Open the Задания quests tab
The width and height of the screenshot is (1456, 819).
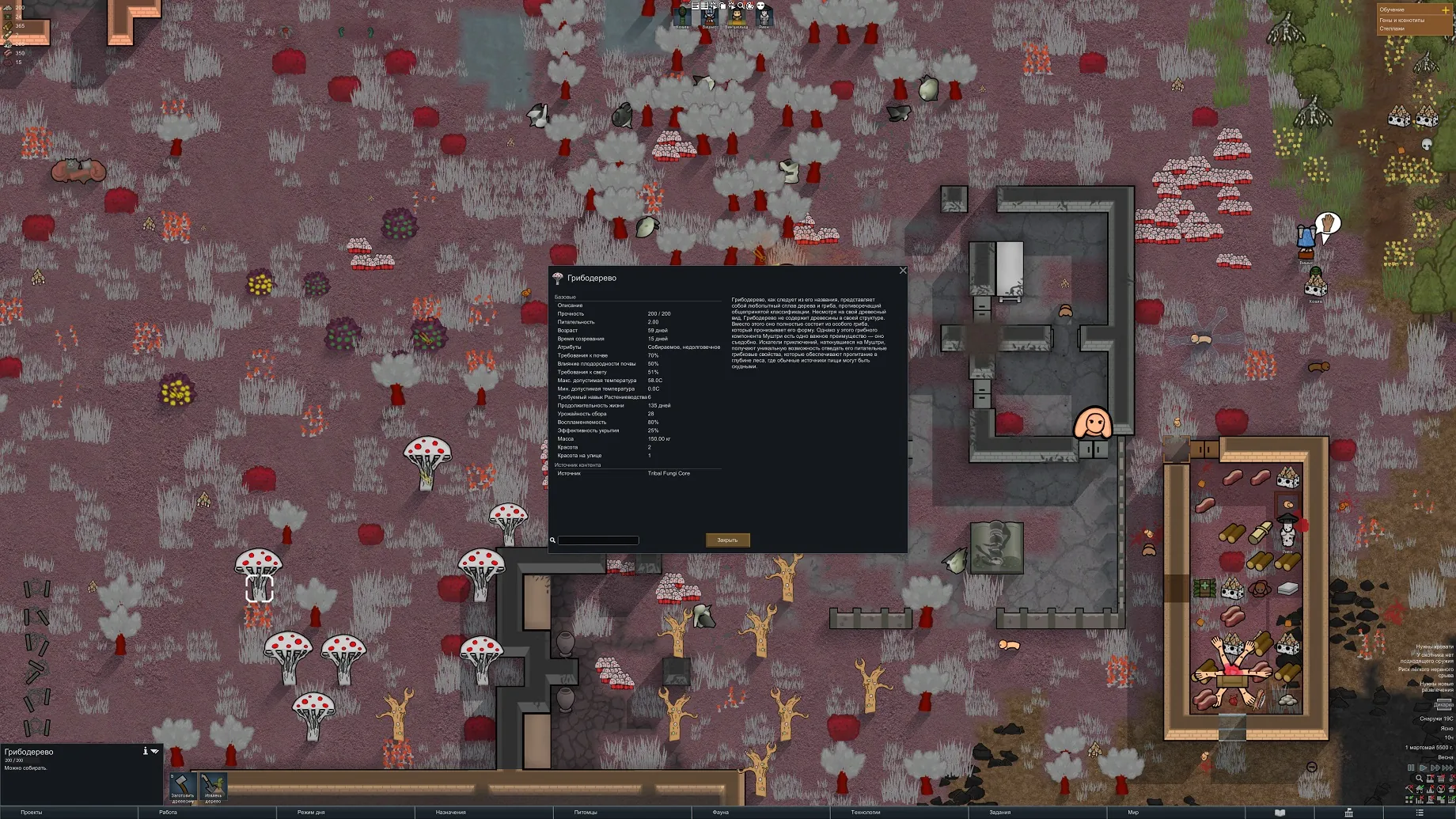[999, 813]
